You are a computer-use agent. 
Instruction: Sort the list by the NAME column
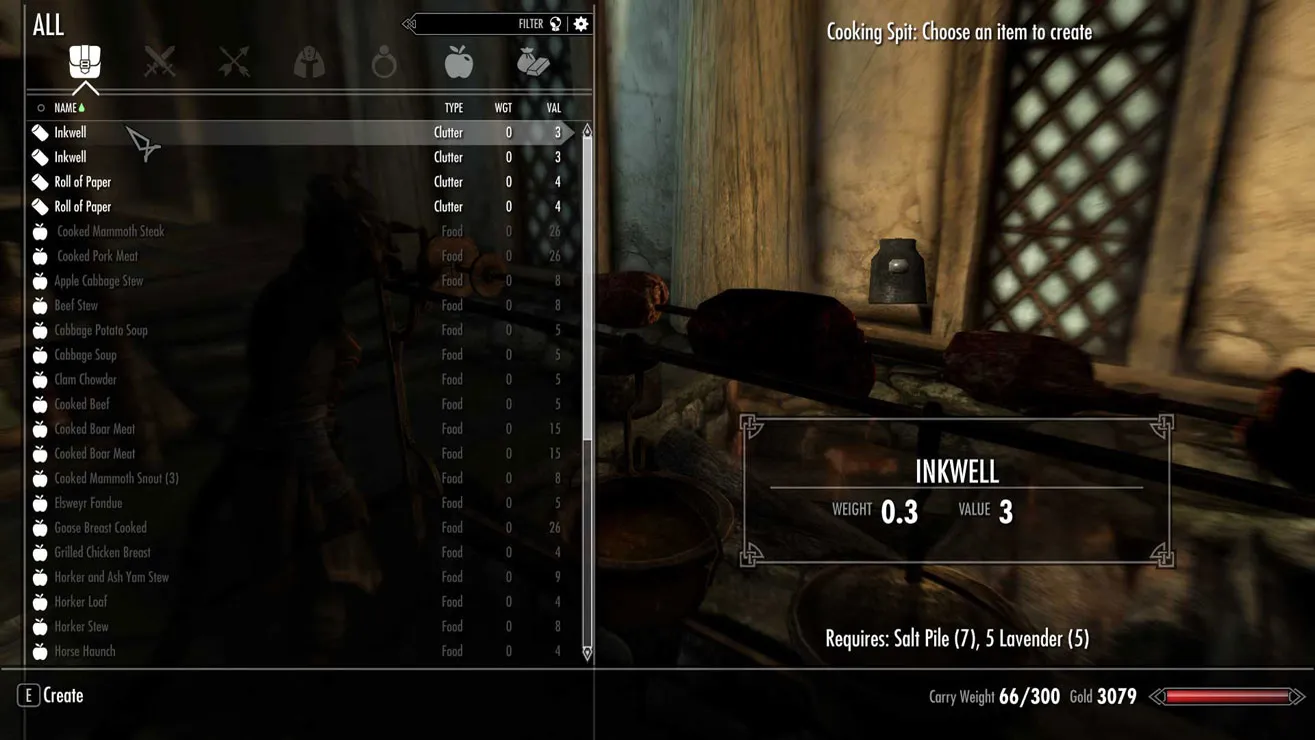[66, 108]
